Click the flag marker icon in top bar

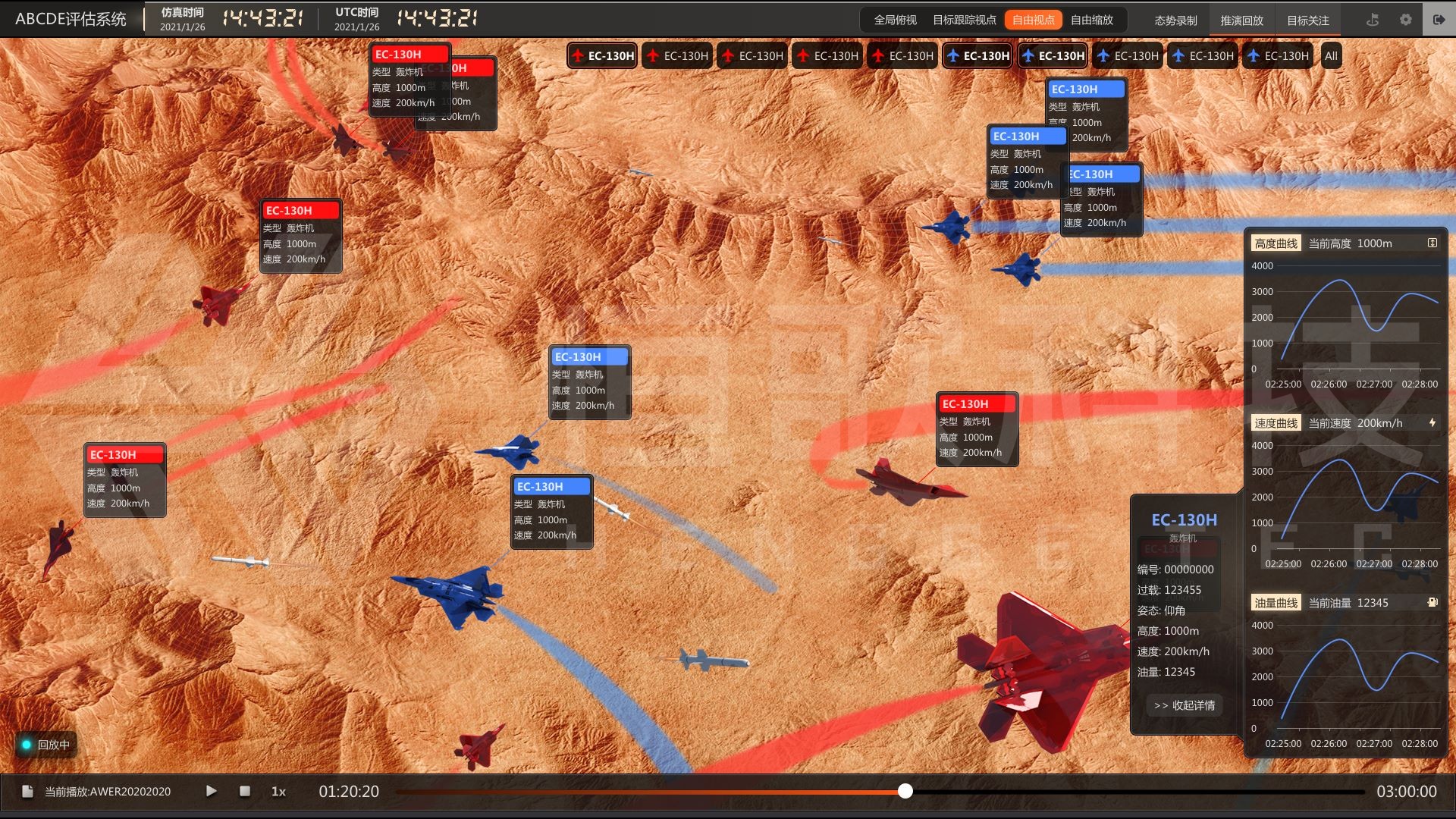1373,20
